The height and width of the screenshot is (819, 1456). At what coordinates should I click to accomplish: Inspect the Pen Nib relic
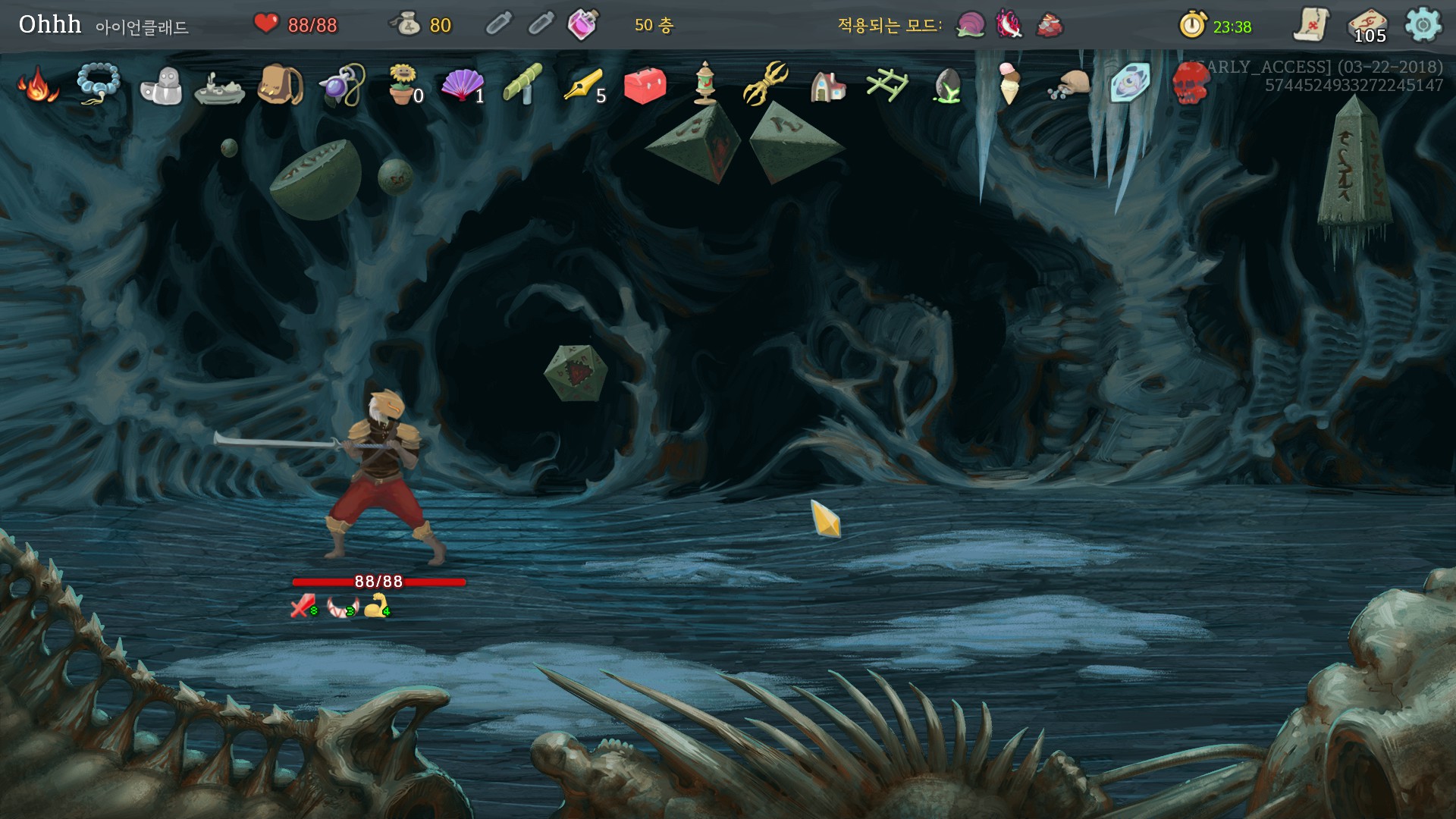583,85
